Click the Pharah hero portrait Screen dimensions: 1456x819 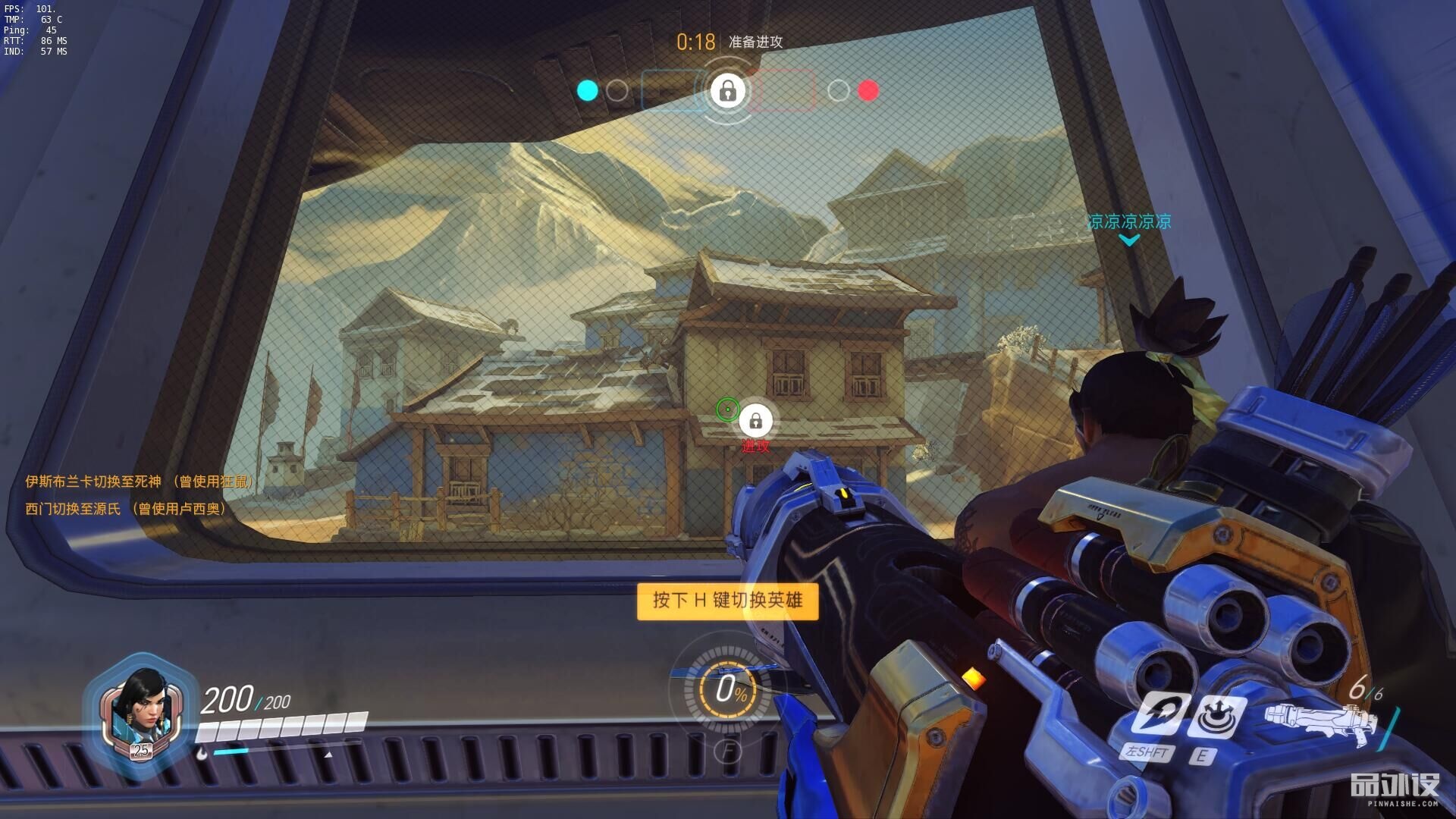pyautogui.click(x=141, y=713)
